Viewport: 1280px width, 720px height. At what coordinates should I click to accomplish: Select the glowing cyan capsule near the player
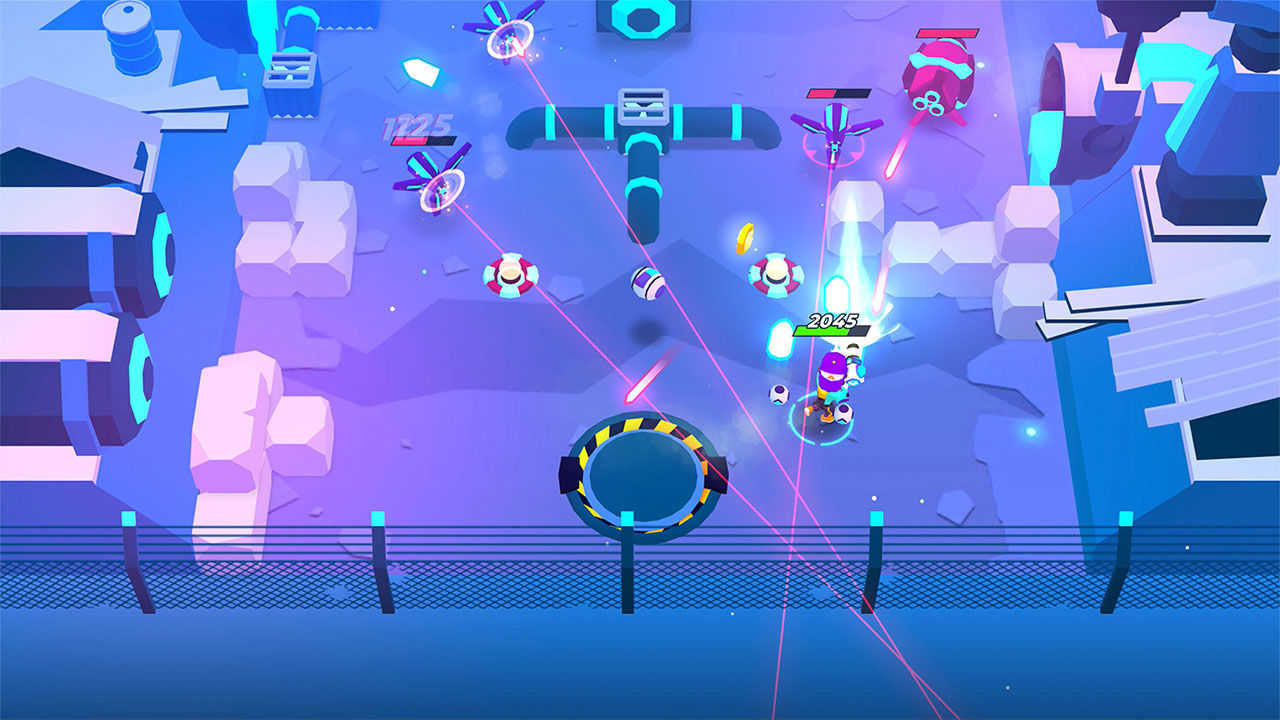click(x=780, y=340)
